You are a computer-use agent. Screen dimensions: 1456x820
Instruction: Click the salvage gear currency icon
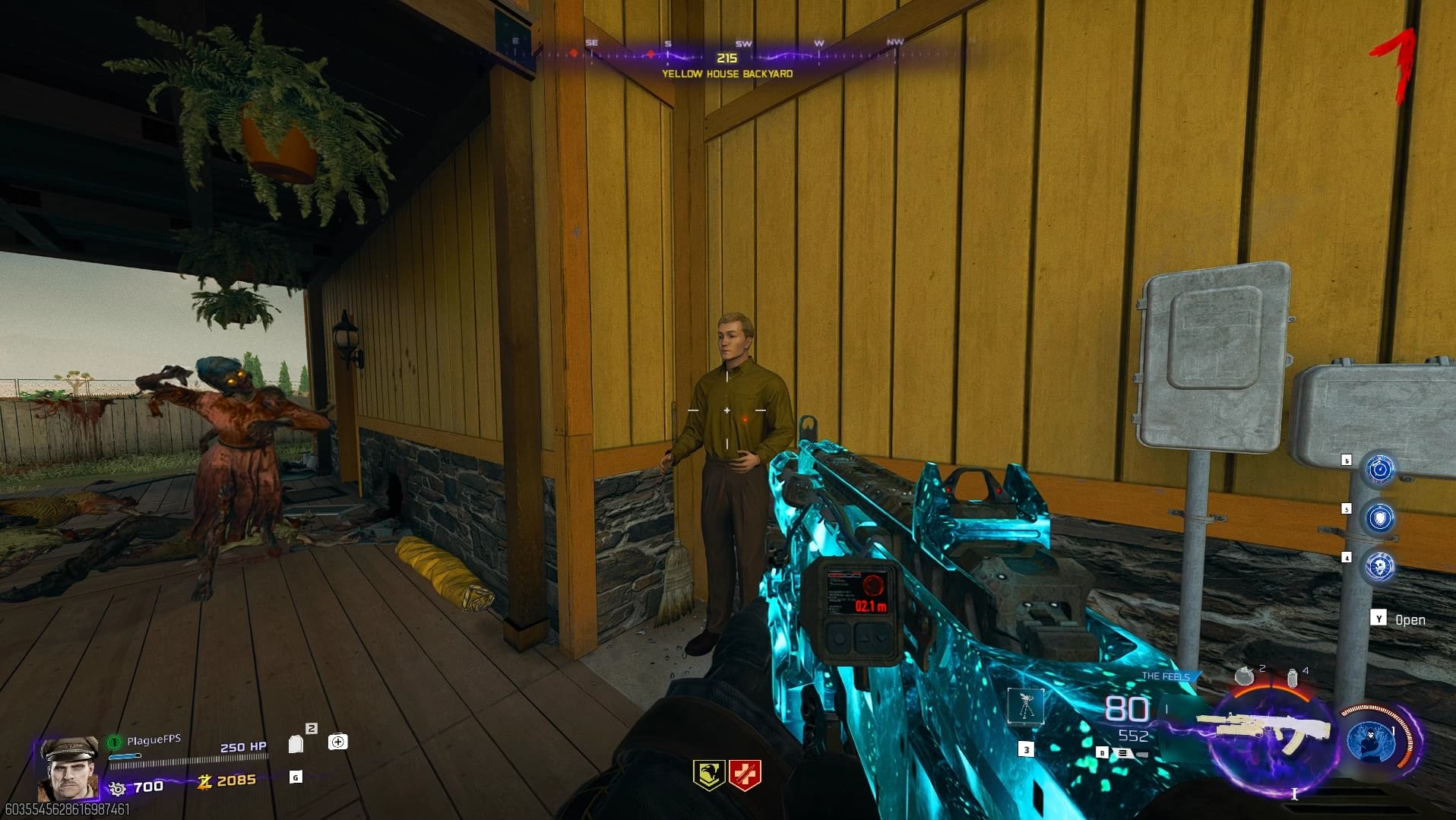(x=117, y=788)
